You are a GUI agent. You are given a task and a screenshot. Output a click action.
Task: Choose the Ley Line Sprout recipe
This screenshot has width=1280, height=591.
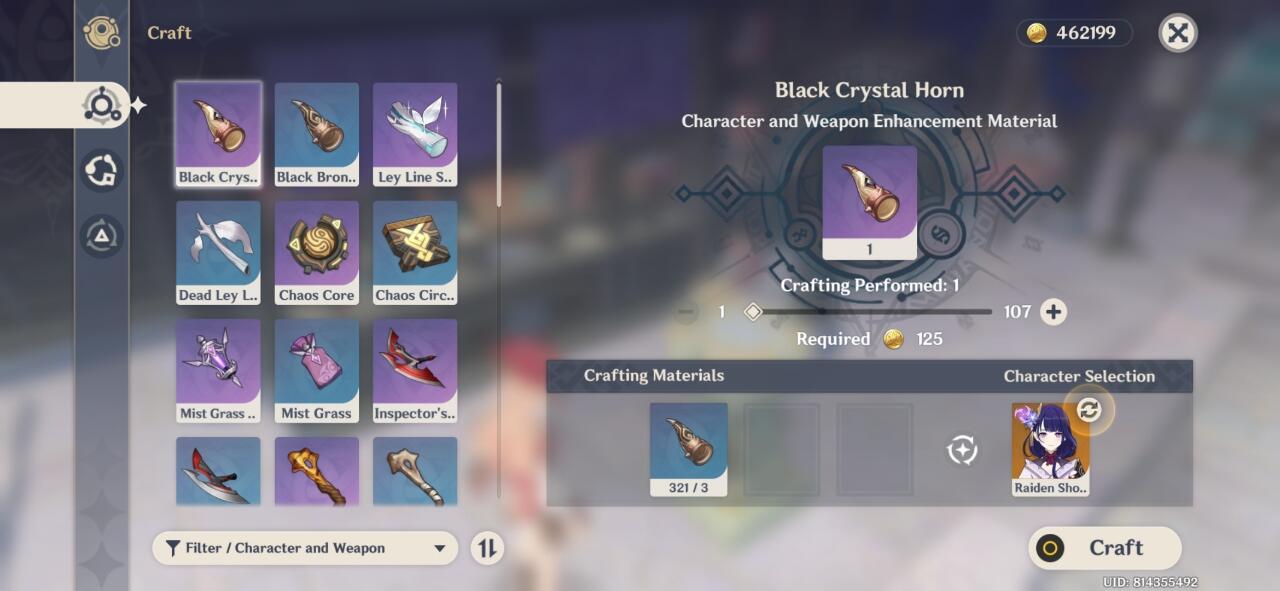pos(415,134)
